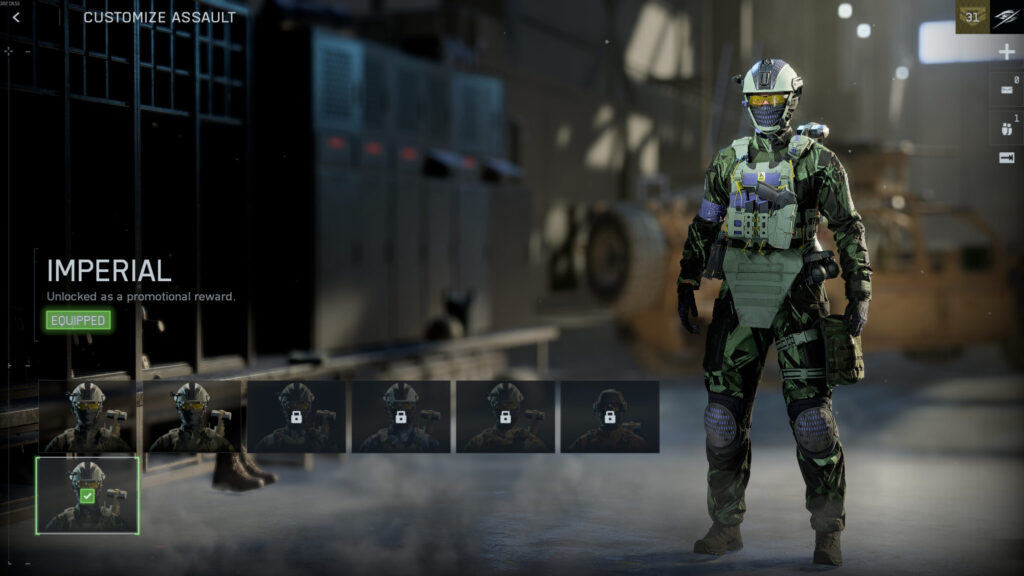Open the party members icon

coord(1006,127)
